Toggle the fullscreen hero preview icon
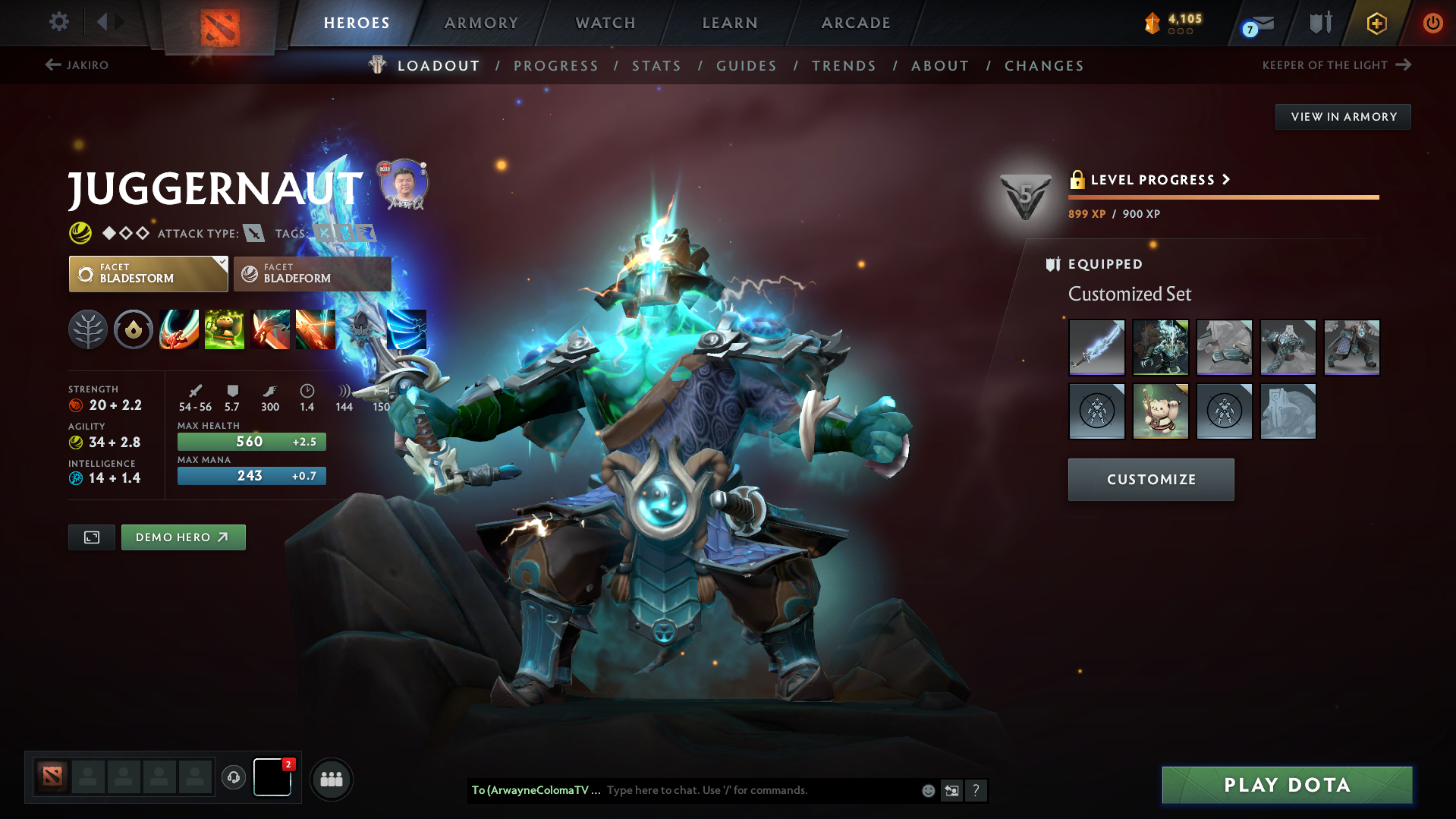The width and height of the screenshot is (1456, 819). 91,537
